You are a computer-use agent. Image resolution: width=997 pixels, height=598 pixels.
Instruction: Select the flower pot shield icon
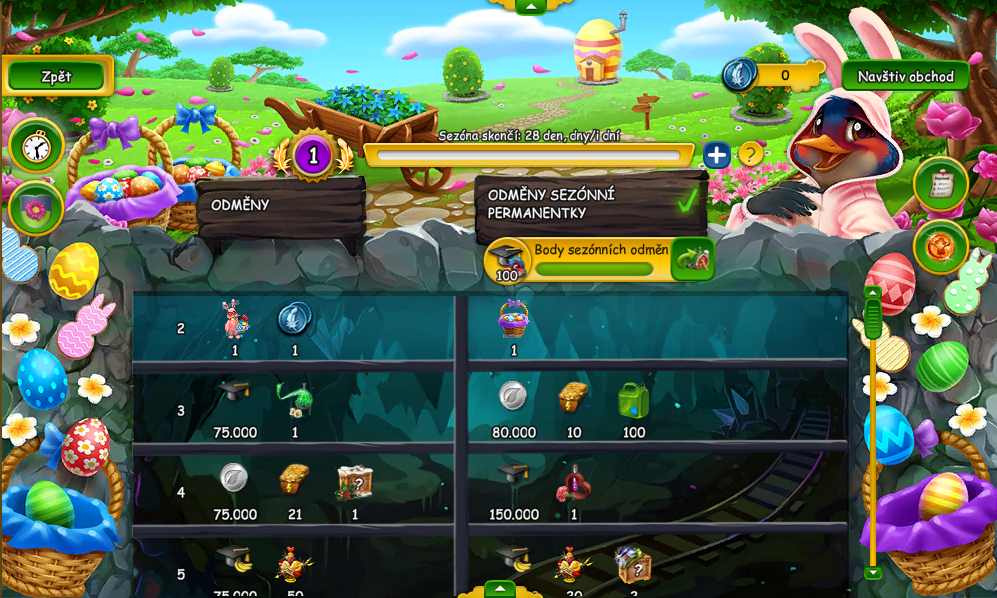(36, 208)
